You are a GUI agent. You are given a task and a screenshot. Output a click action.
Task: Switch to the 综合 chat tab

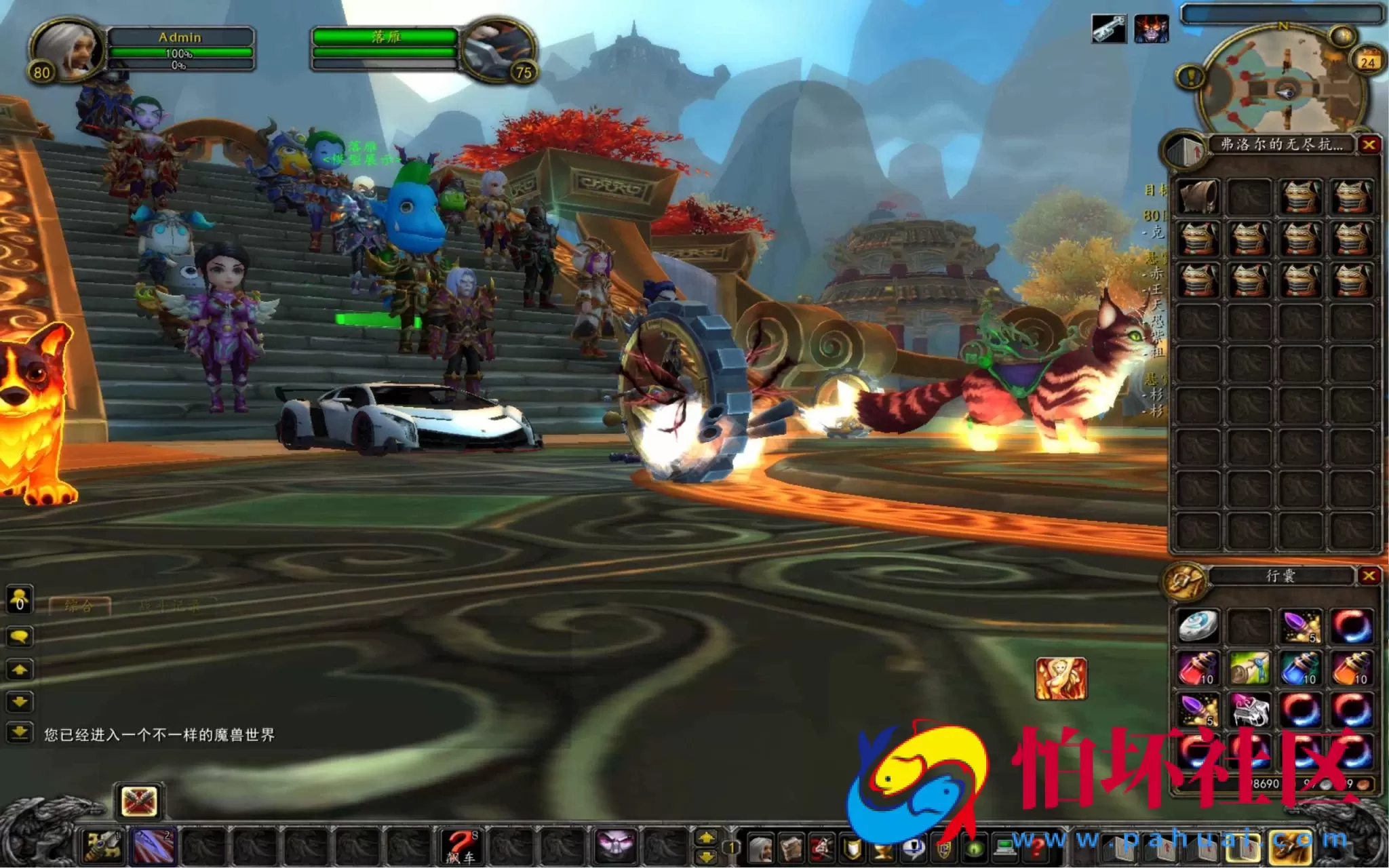point(81,607)
